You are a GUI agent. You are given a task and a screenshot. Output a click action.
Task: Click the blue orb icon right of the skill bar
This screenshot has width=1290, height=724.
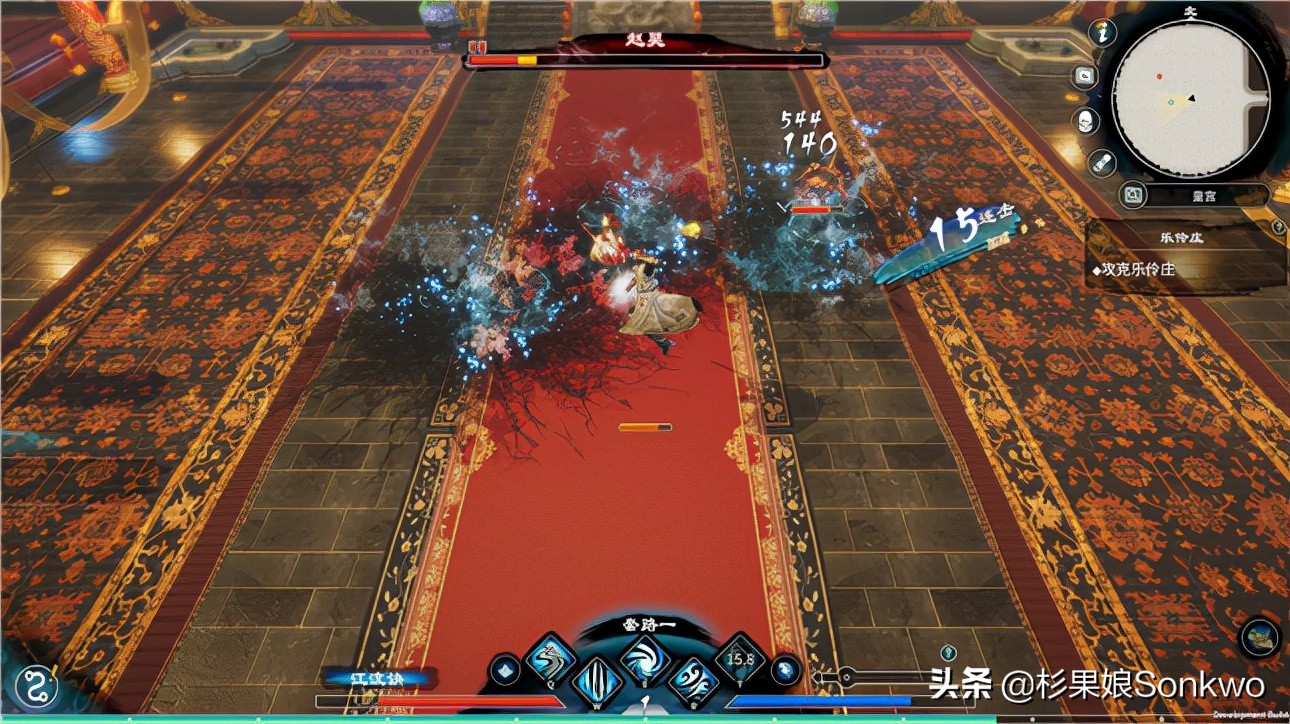pos(786,670)
